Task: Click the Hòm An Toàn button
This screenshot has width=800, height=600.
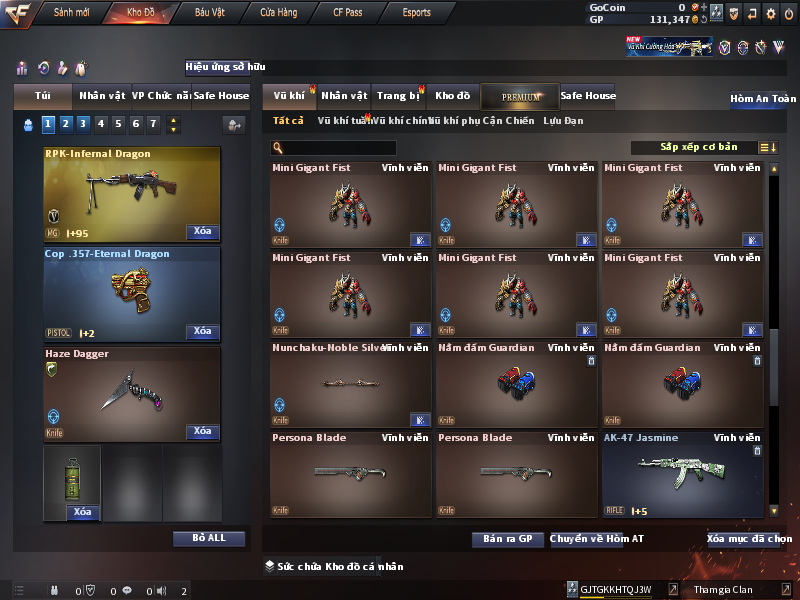Action: [x=763, y=99]
